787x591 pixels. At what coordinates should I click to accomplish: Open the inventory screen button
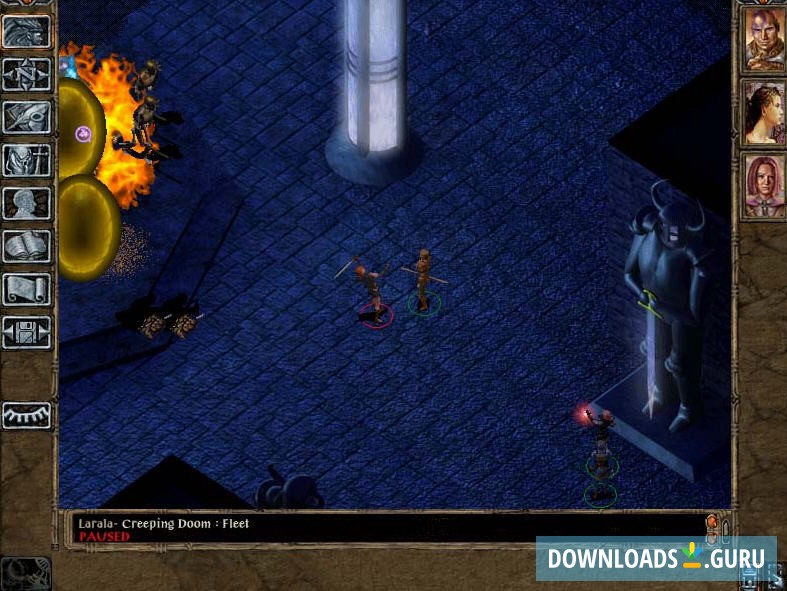point(27,160)
